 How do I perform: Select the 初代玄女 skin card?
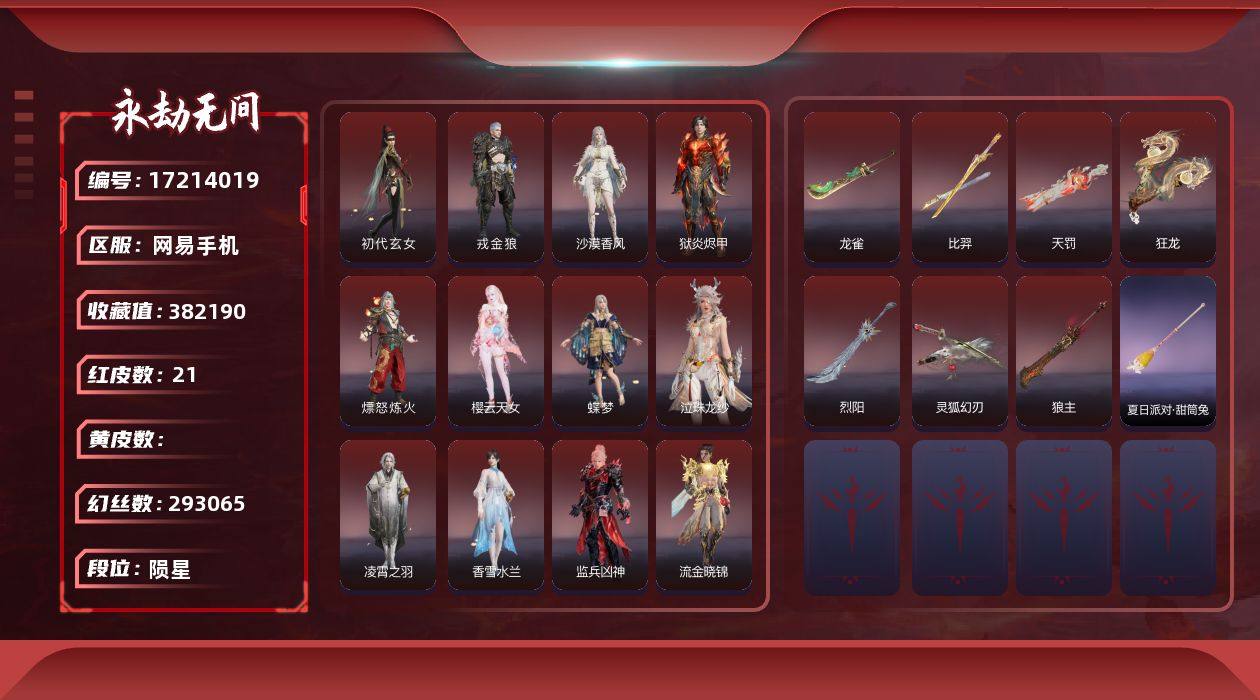pyautogui.click(x=388, y=187)
